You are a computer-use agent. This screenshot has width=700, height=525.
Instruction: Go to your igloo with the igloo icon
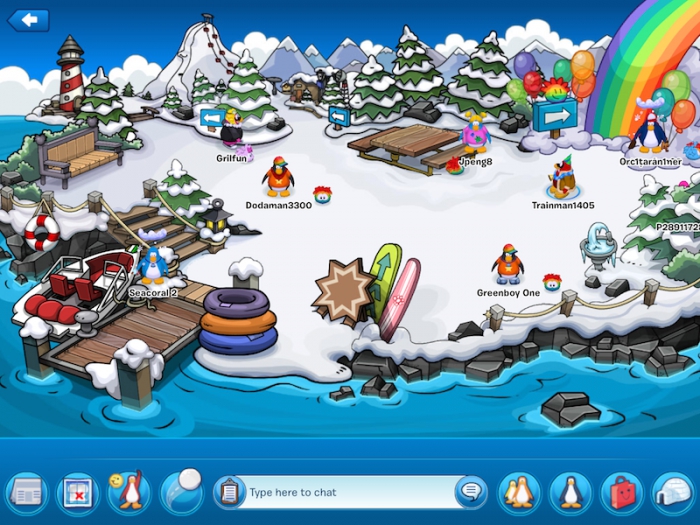click(x=673, y=492)
